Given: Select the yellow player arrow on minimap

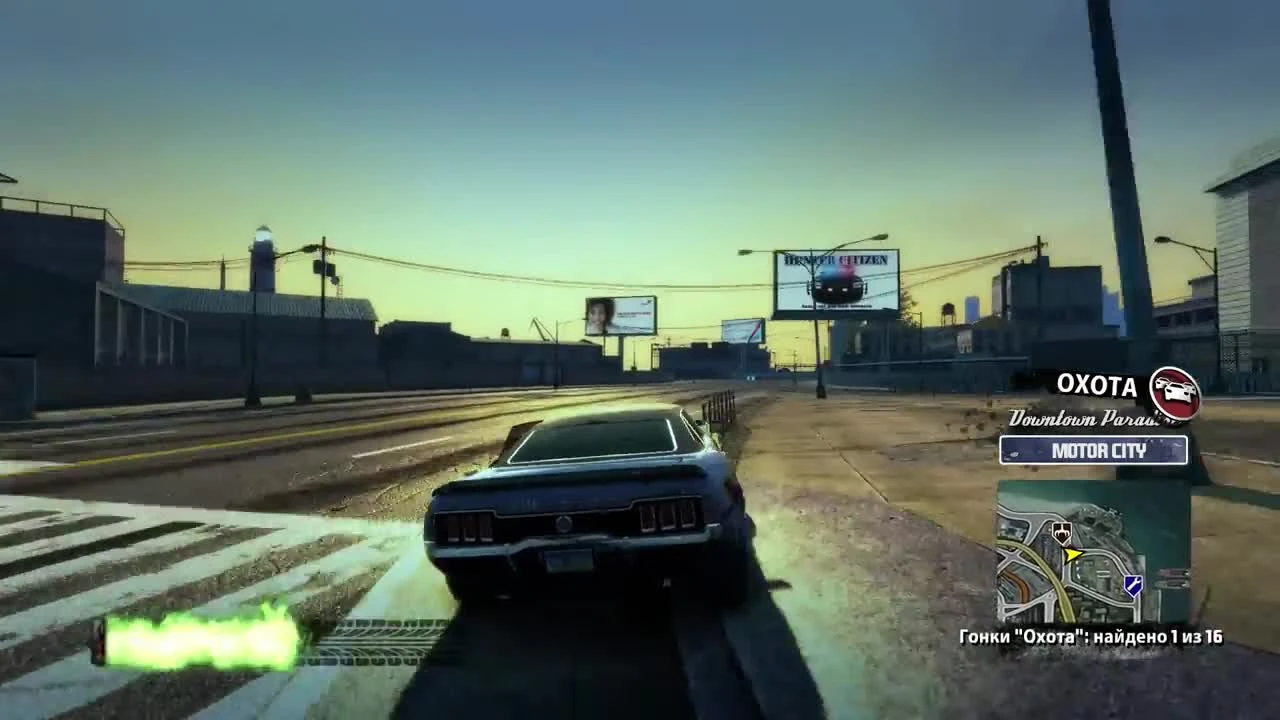Looking at the screenshot, I should click(1073, 554).
